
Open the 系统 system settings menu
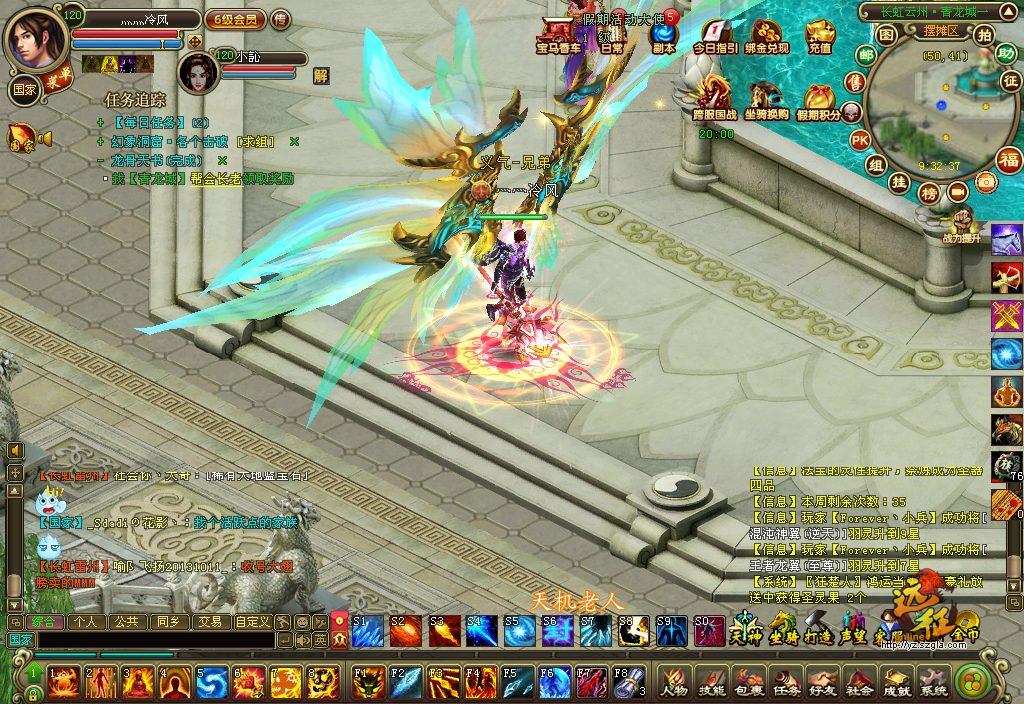(x=933, y=682)
